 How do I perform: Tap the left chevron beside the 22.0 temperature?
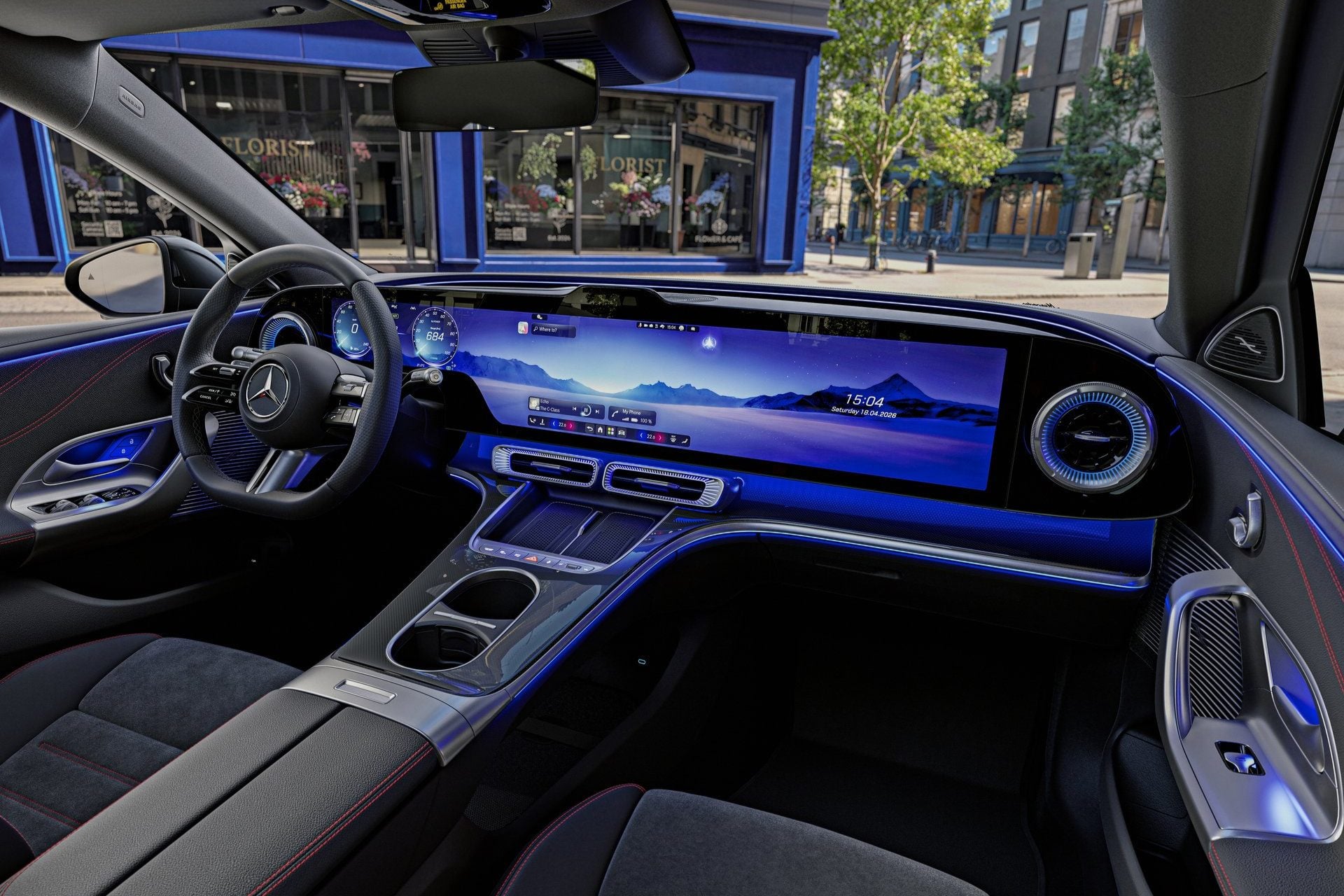[x=554, y=425]
